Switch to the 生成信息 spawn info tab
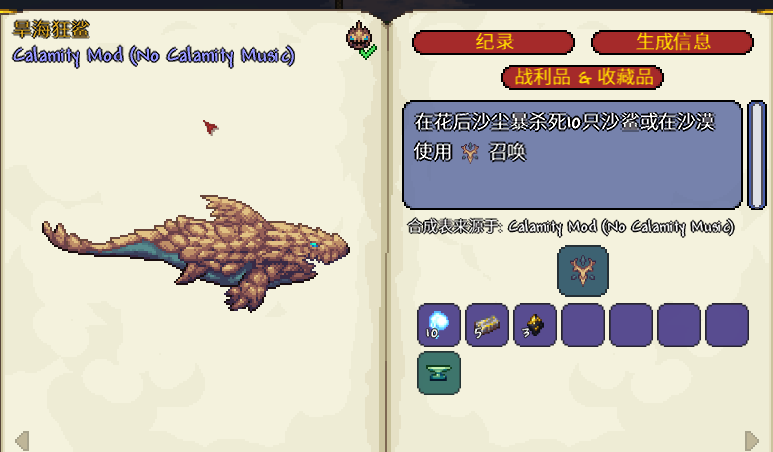The image size is (773, 452). pyautogui.click(x=672, y=42)
